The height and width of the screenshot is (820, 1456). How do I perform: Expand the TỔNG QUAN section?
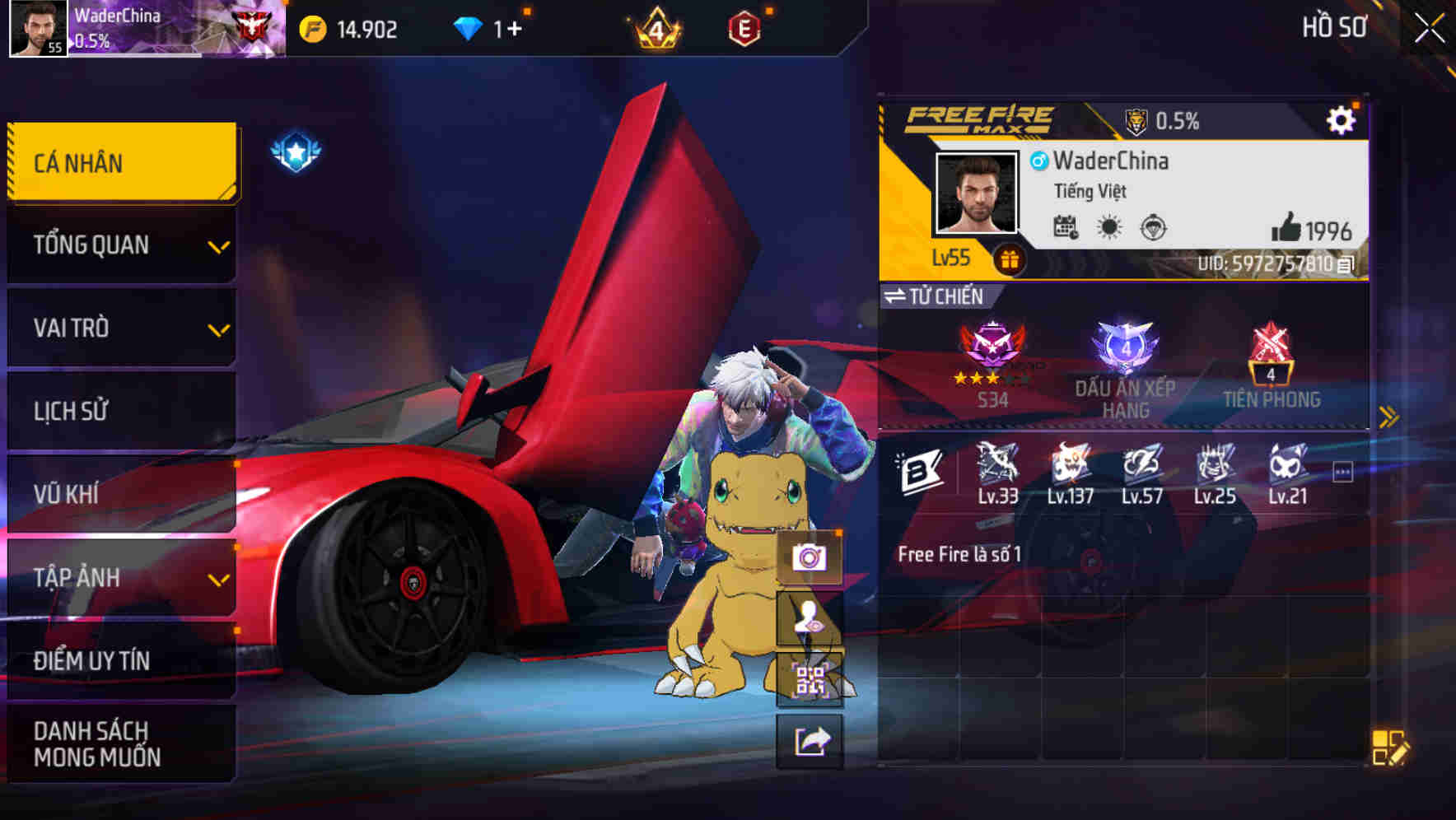coord(120,245)
